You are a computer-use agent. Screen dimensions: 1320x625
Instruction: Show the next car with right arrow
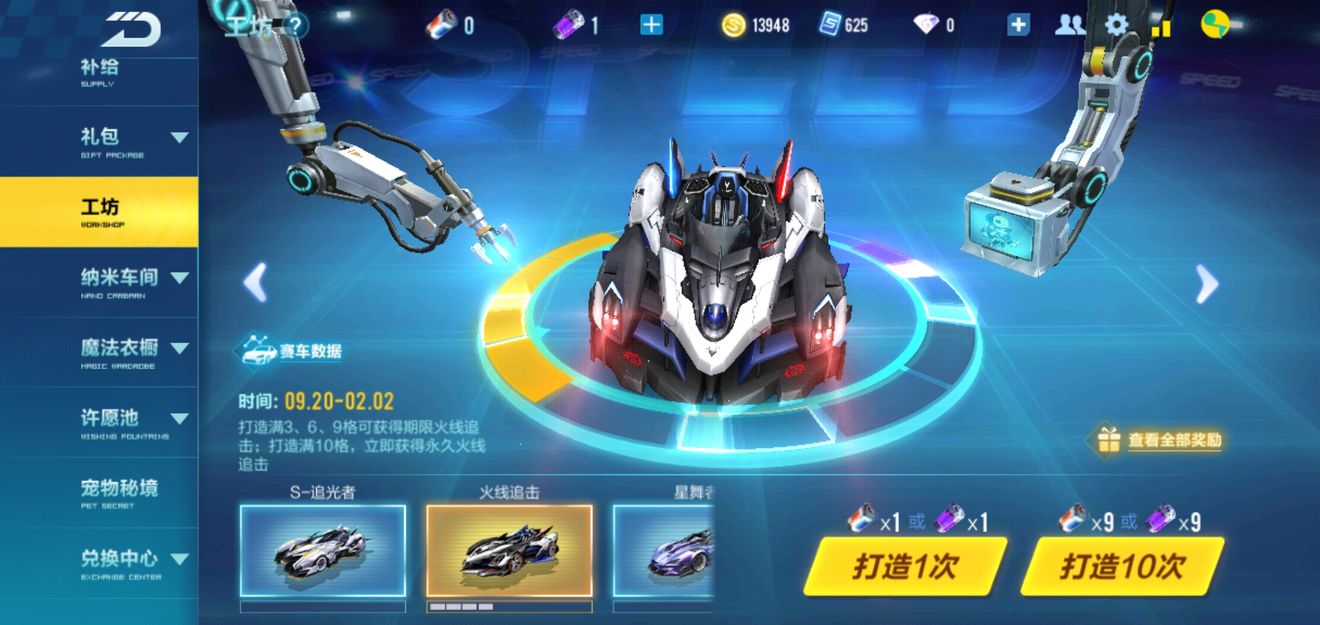click(1207, 285)
